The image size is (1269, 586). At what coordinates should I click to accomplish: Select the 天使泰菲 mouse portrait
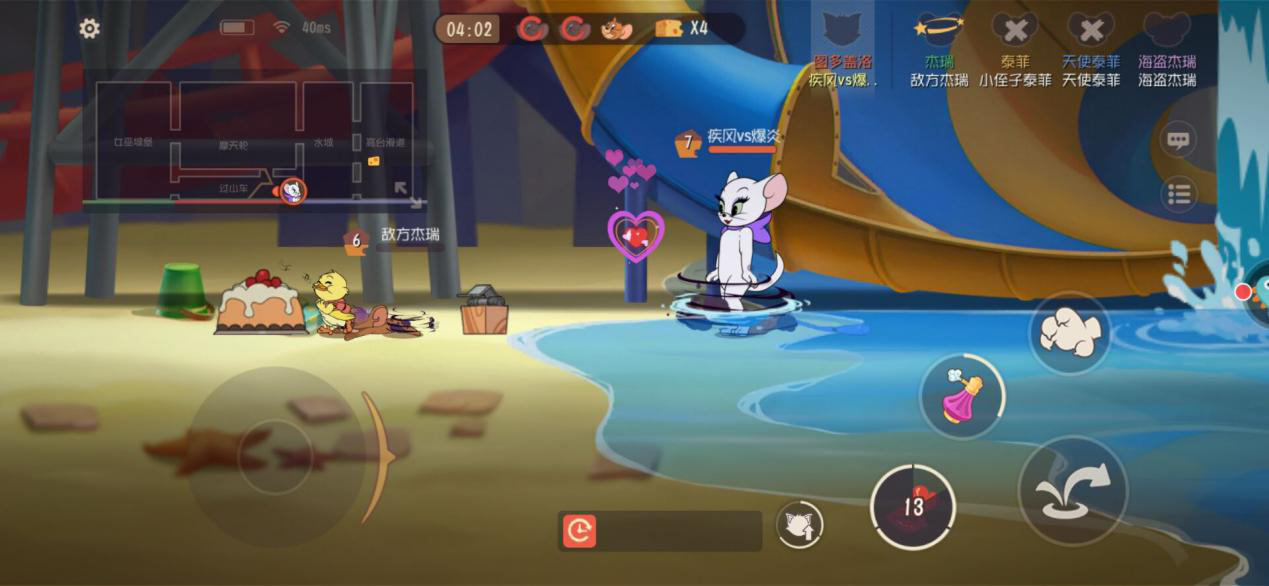pyautogui.click(x=1091, y=30)
